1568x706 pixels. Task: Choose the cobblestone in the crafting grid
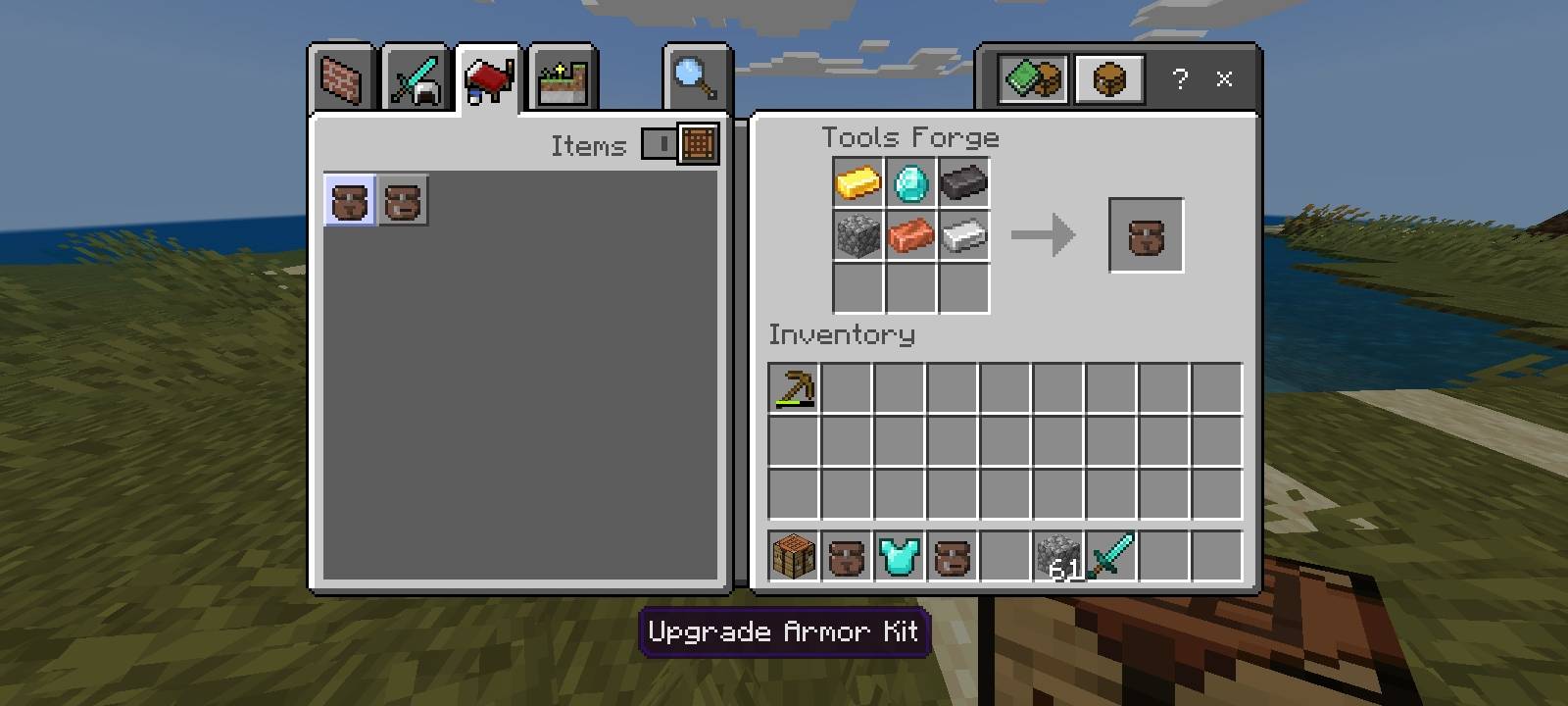click(858, 235)
